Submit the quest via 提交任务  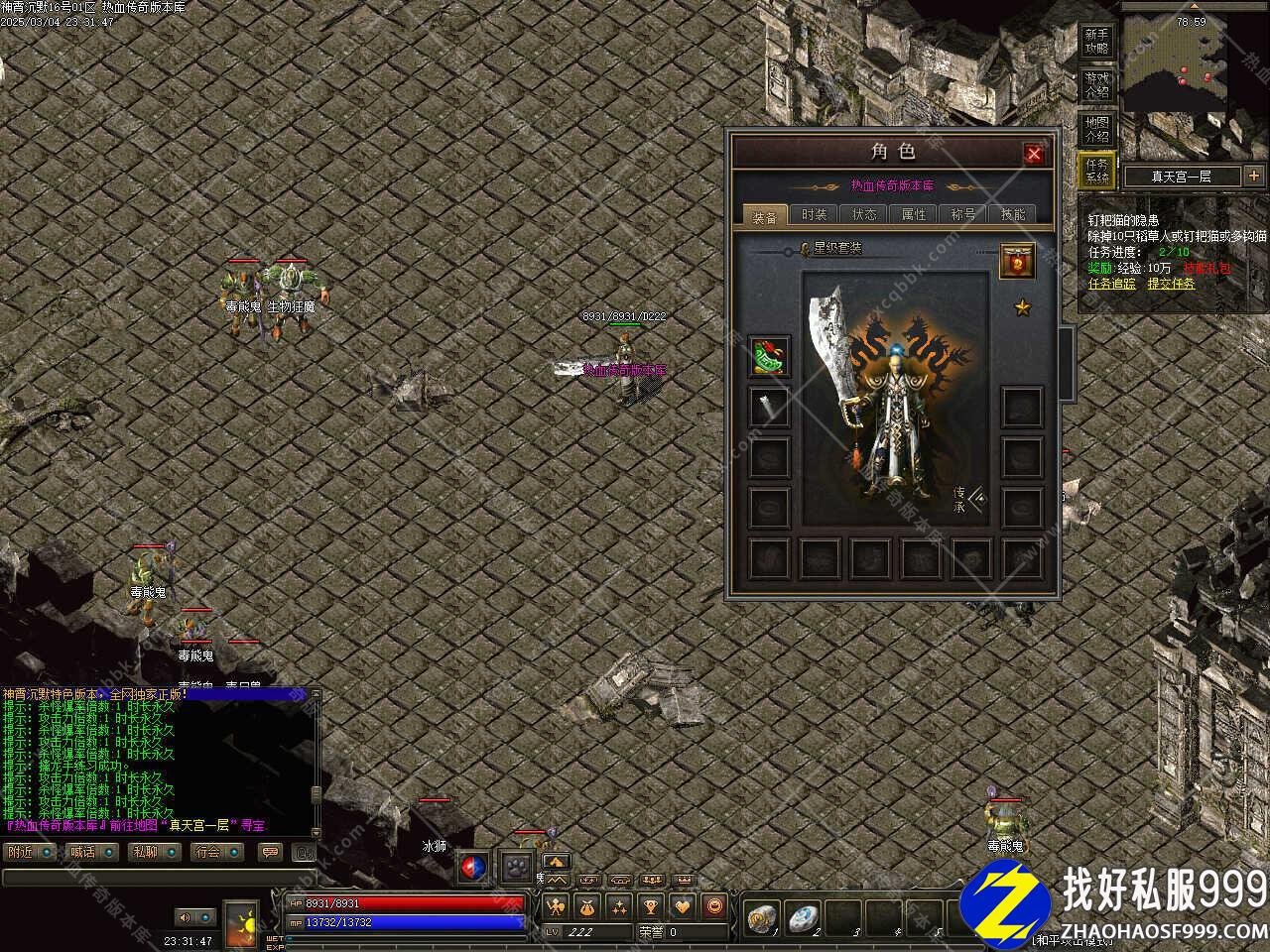[x=1171, y=284]
